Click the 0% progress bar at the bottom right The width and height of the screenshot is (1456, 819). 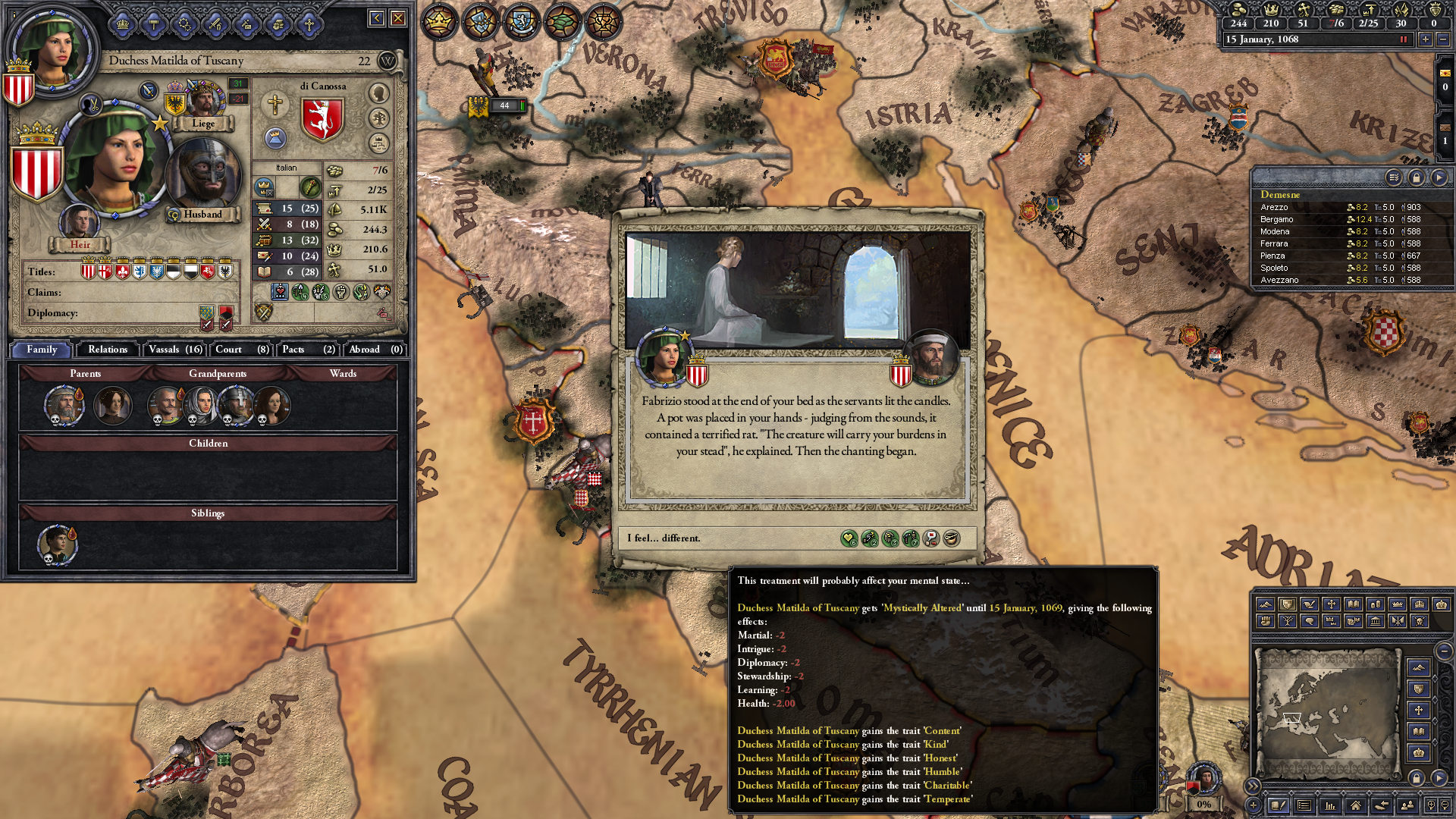coord(1203,805)
